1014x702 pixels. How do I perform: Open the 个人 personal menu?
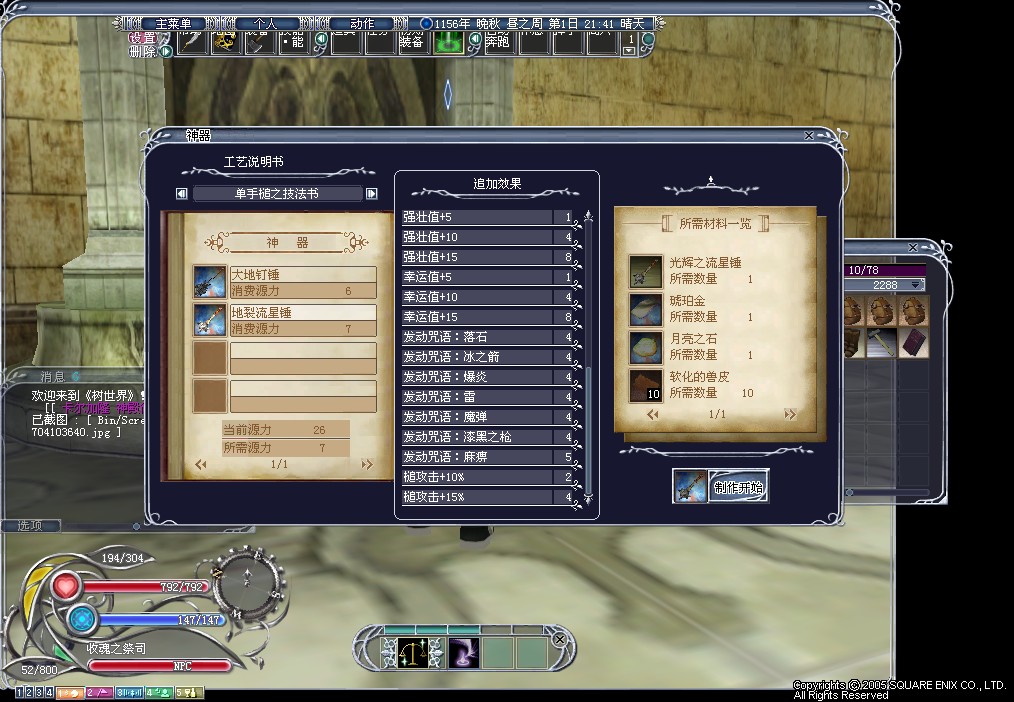[x=263, y=23]
